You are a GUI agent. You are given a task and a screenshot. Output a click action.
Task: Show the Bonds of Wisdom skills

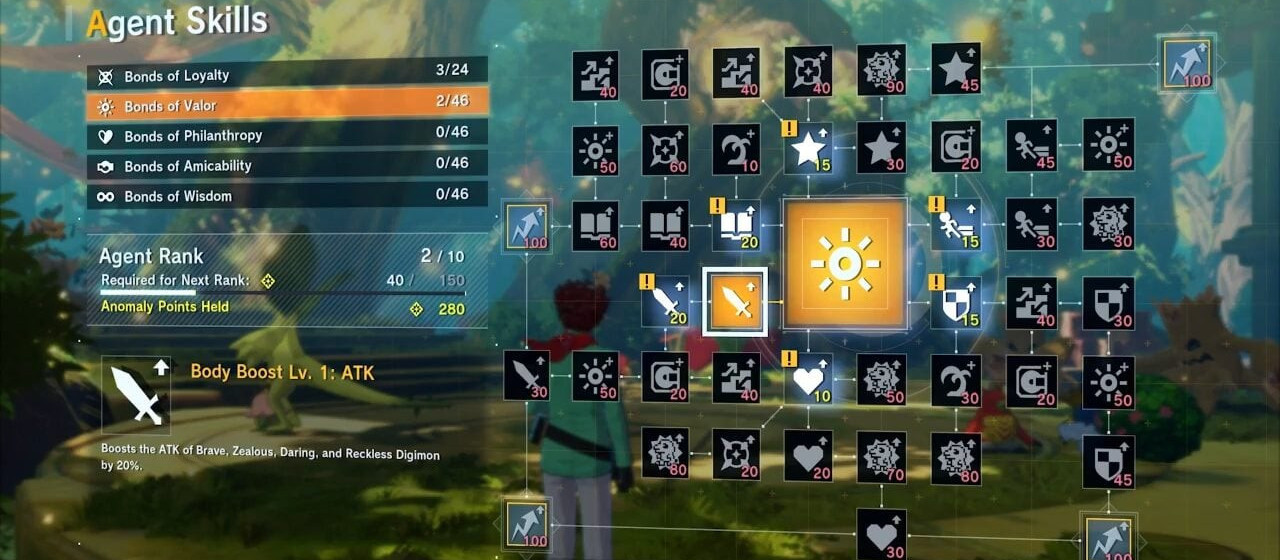[x=287, y=196]
